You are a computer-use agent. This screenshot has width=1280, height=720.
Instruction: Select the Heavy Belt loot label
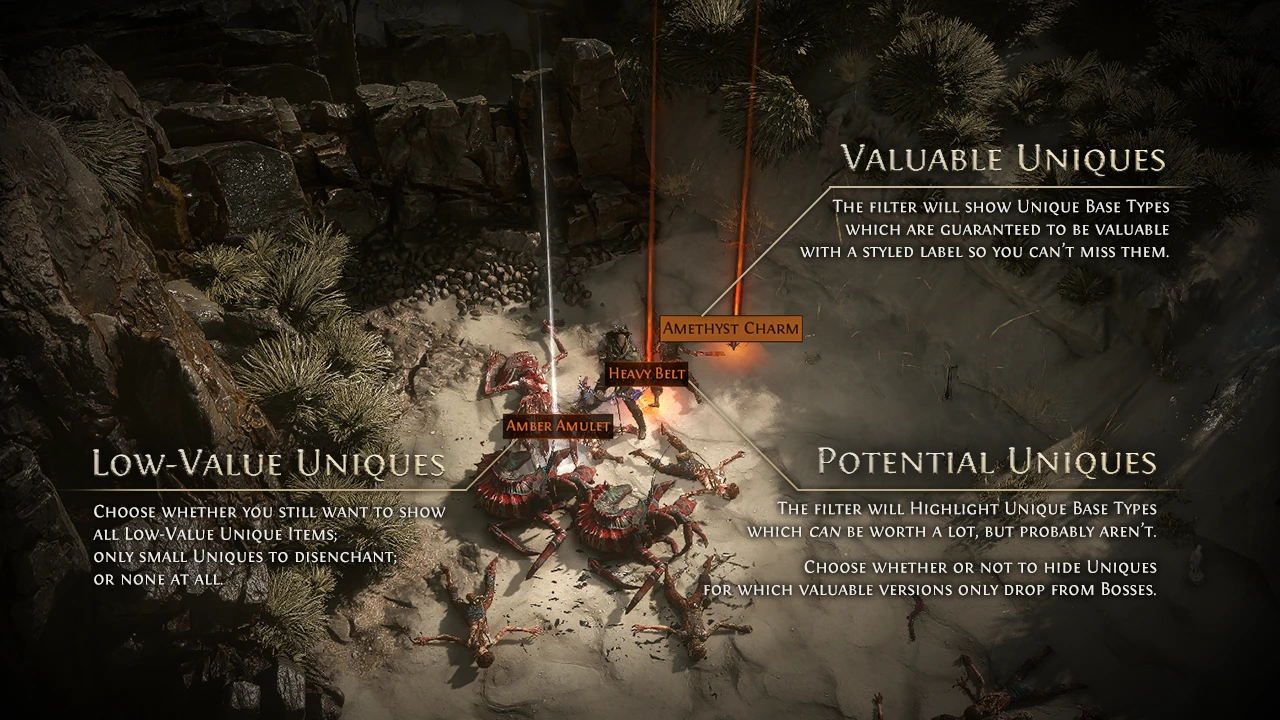tap(647, 373)
